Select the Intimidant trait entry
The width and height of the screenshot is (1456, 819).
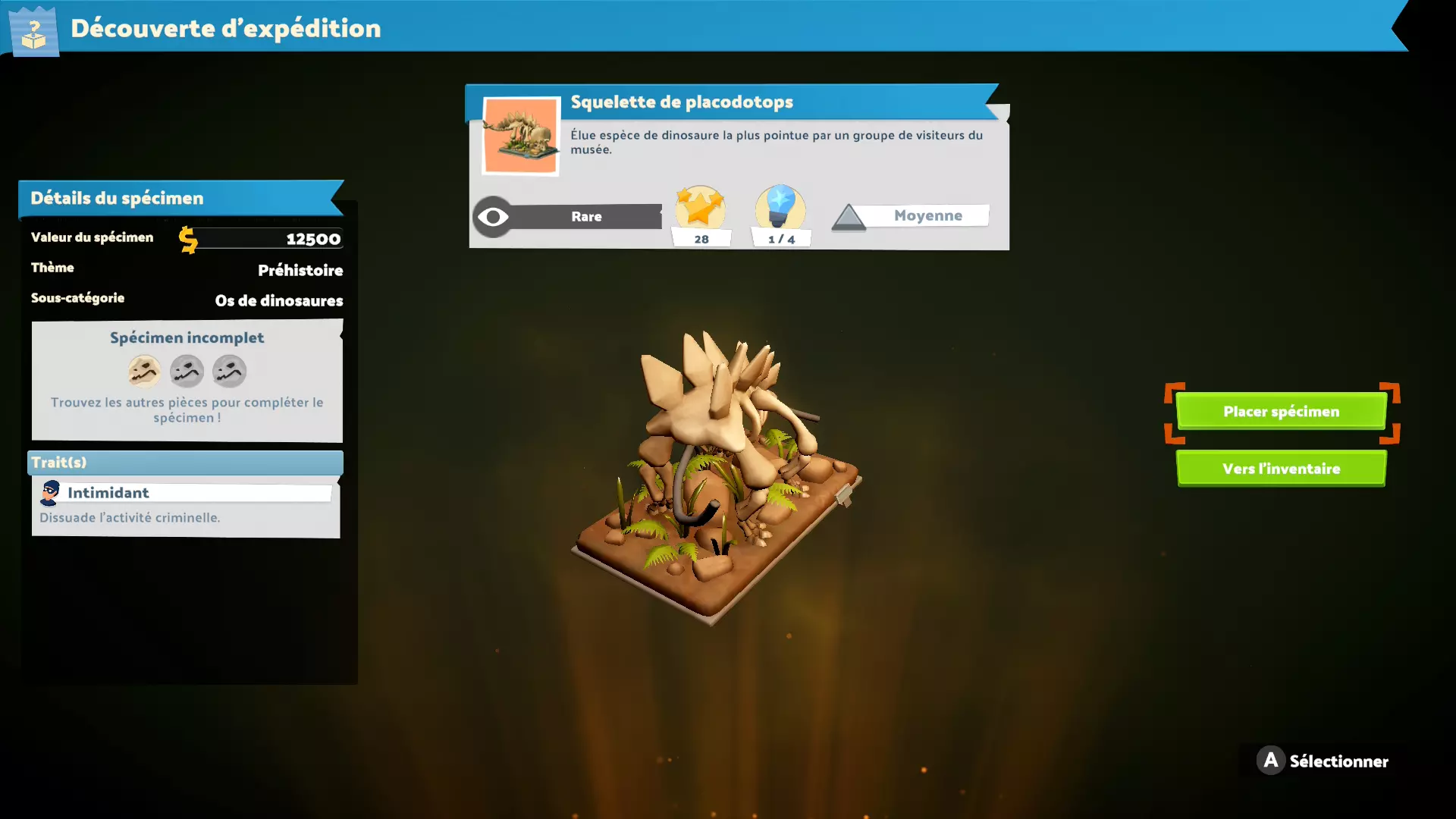click(185, 493)
